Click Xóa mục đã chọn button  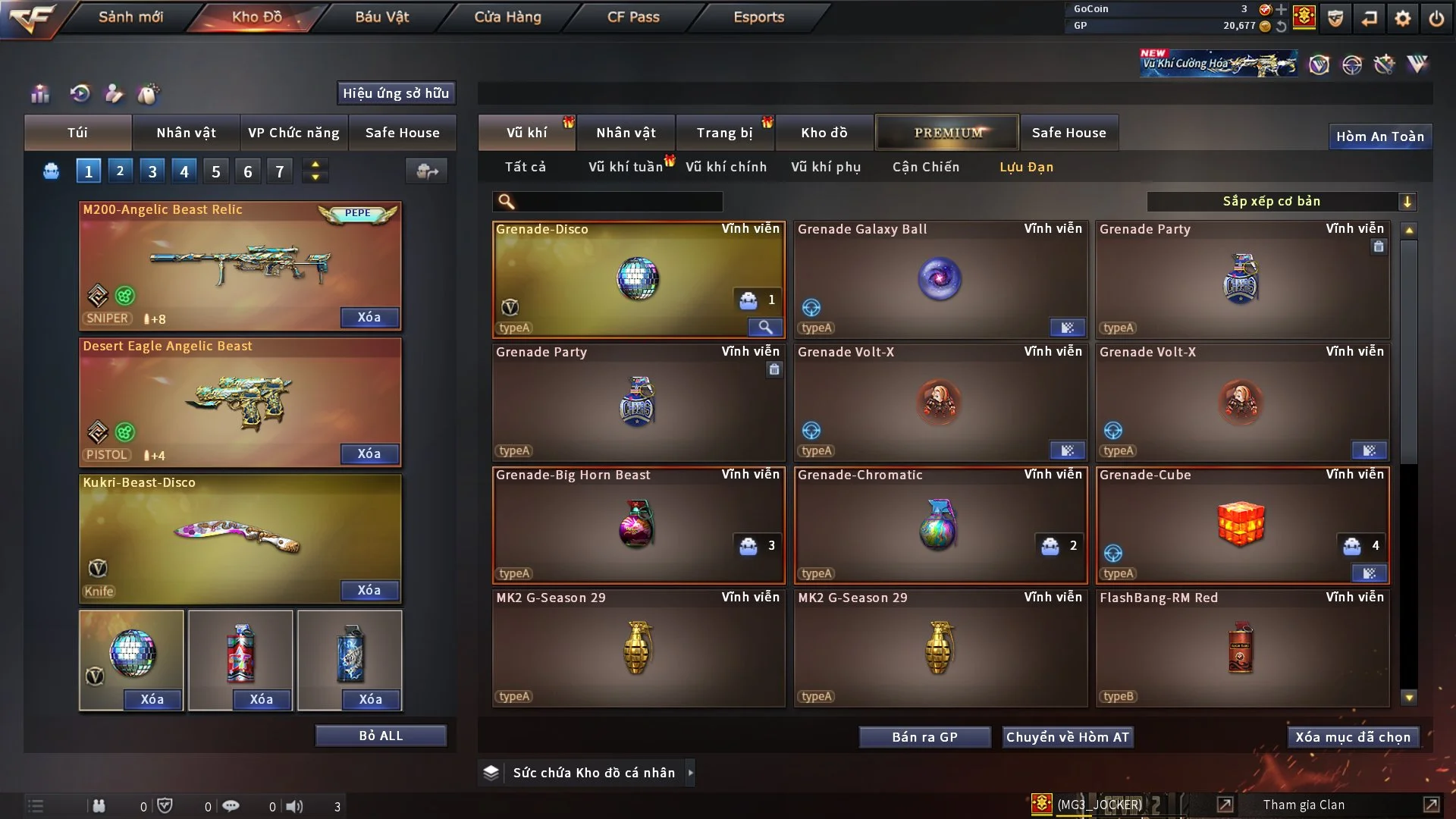[x=1353, y=737]
